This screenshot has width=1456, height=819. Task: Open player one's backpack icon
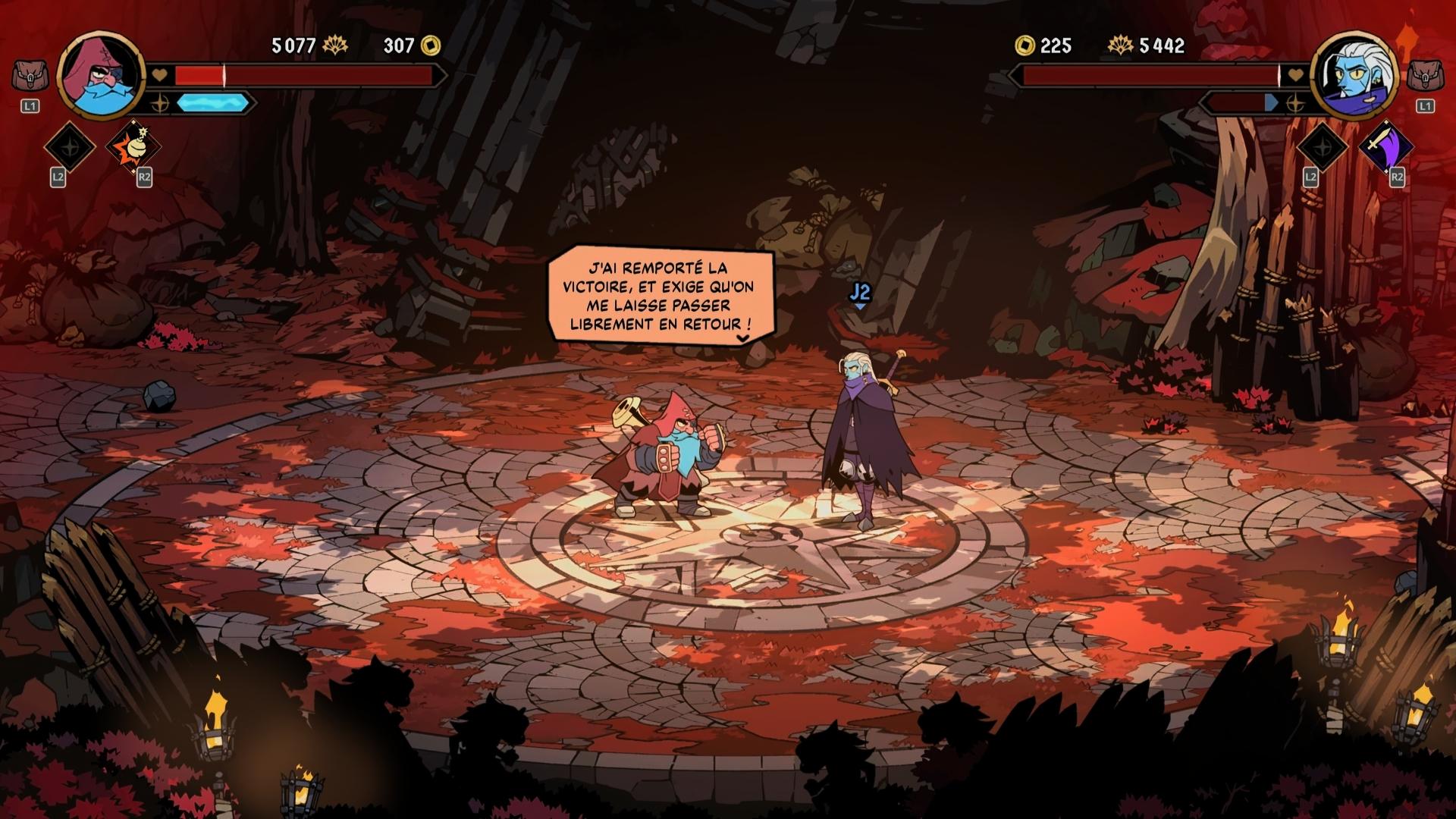tap(30, 76)
